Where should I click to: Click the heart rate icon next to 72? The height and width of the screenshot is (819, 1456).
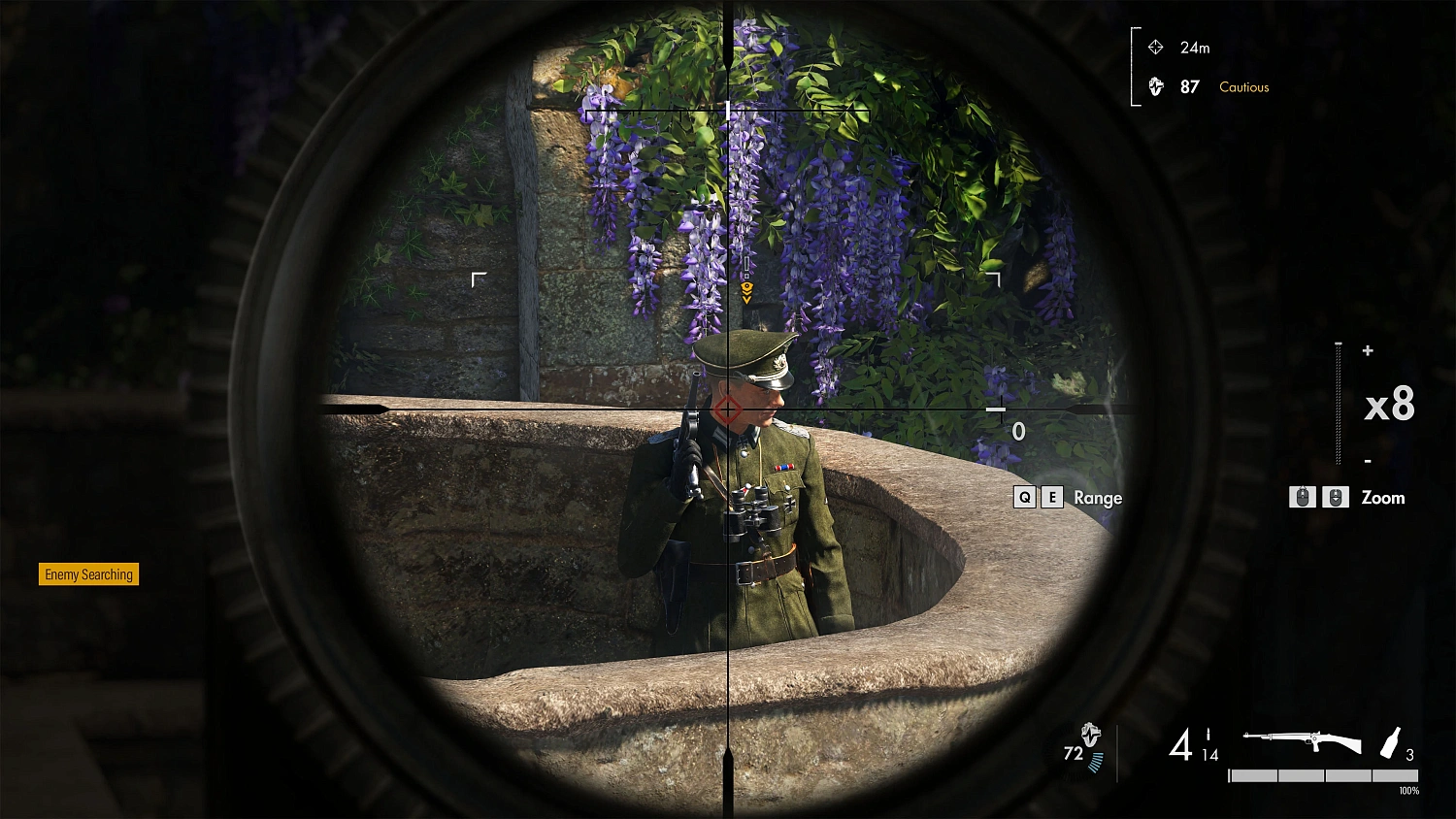point(1092,736)
